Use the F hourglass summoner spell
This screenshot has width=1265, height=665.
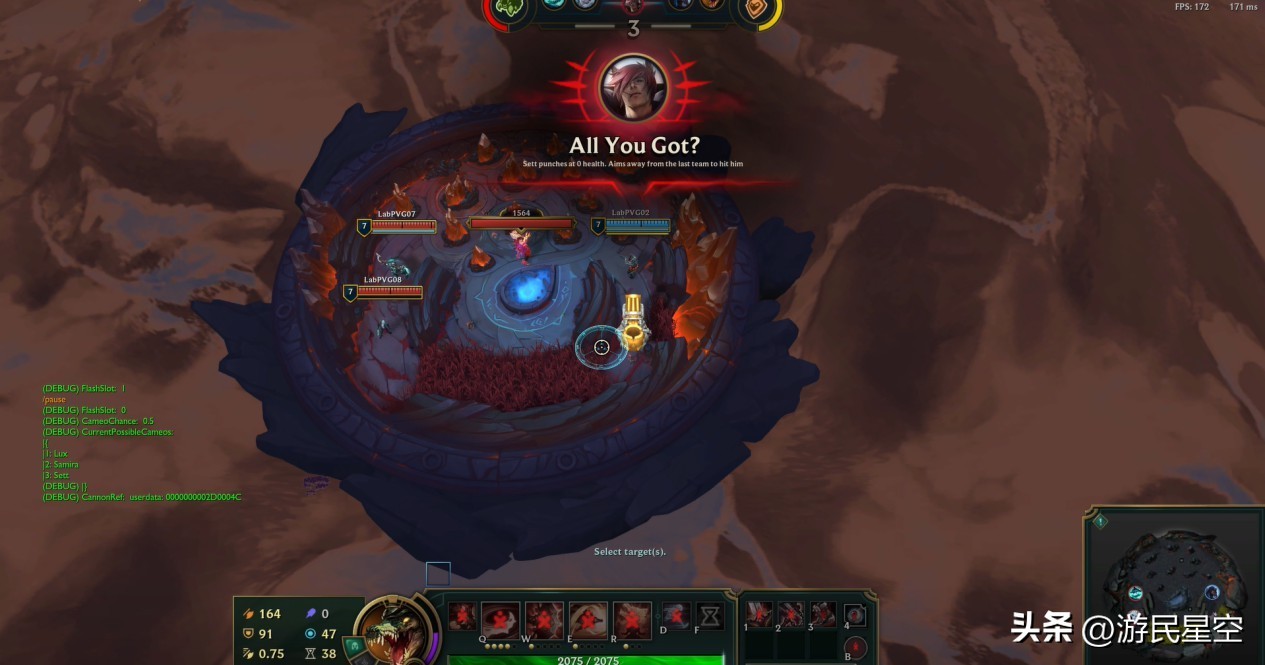point(710,615)
